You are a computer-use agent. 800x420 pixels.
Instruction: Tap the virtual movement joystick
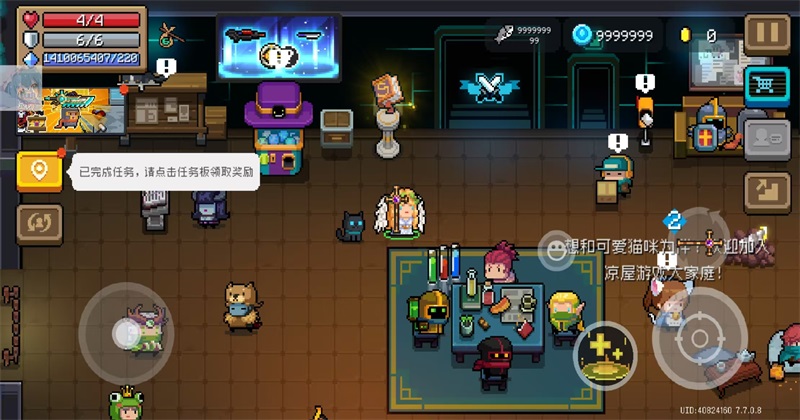(127, 331)
